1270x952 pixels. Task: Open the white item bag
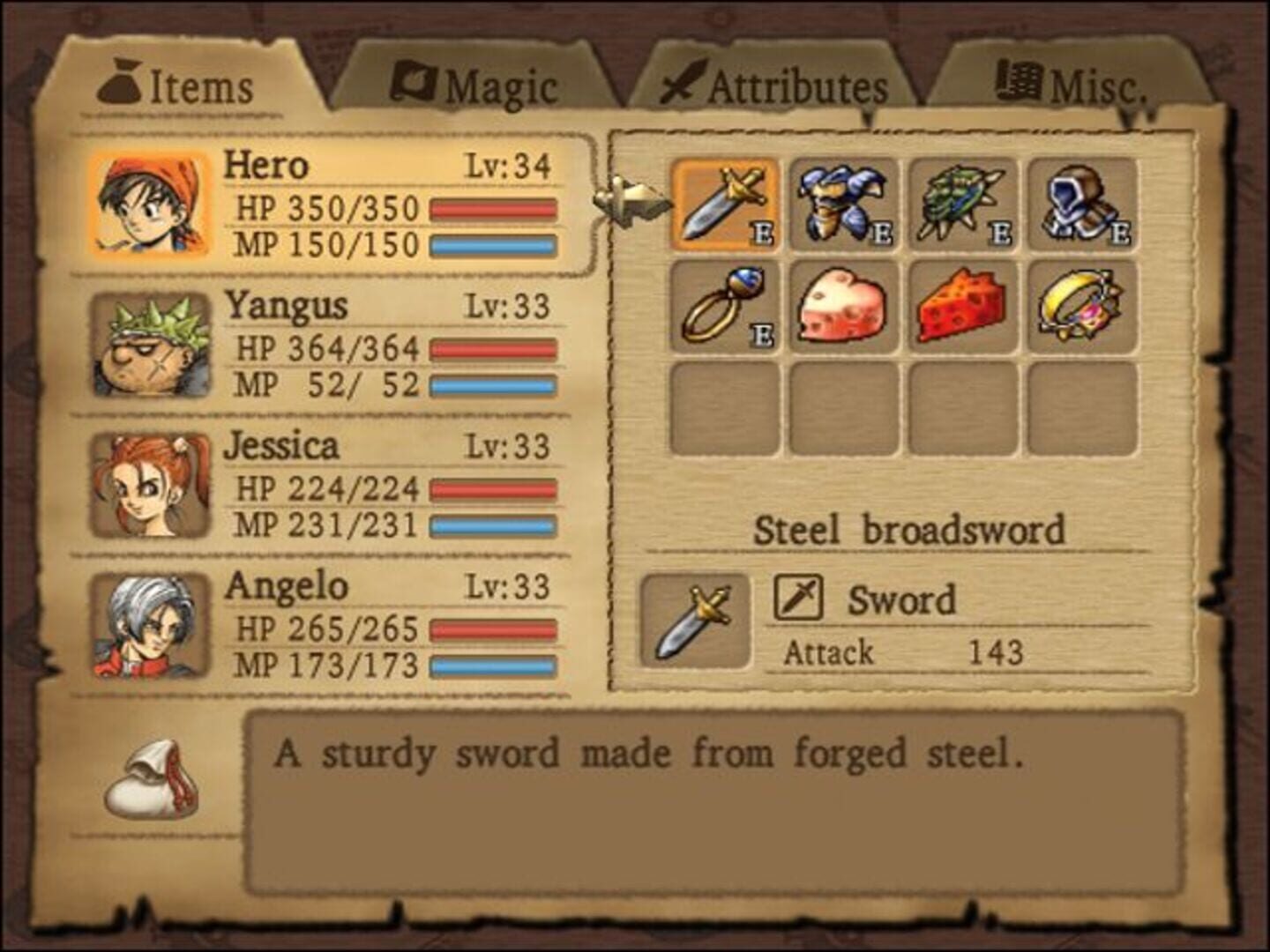(150, 780)
